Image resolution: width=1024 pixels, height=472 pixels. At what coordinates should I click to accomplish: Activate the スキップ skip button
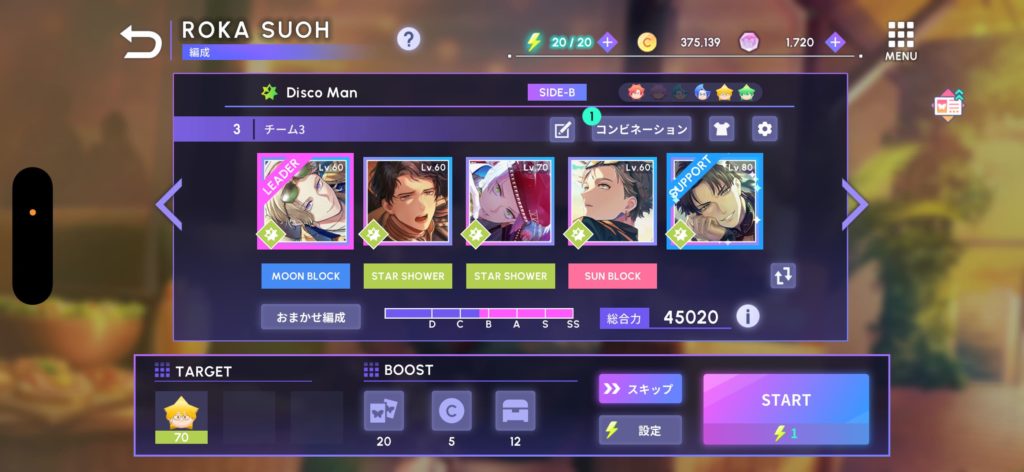[640, 388]
